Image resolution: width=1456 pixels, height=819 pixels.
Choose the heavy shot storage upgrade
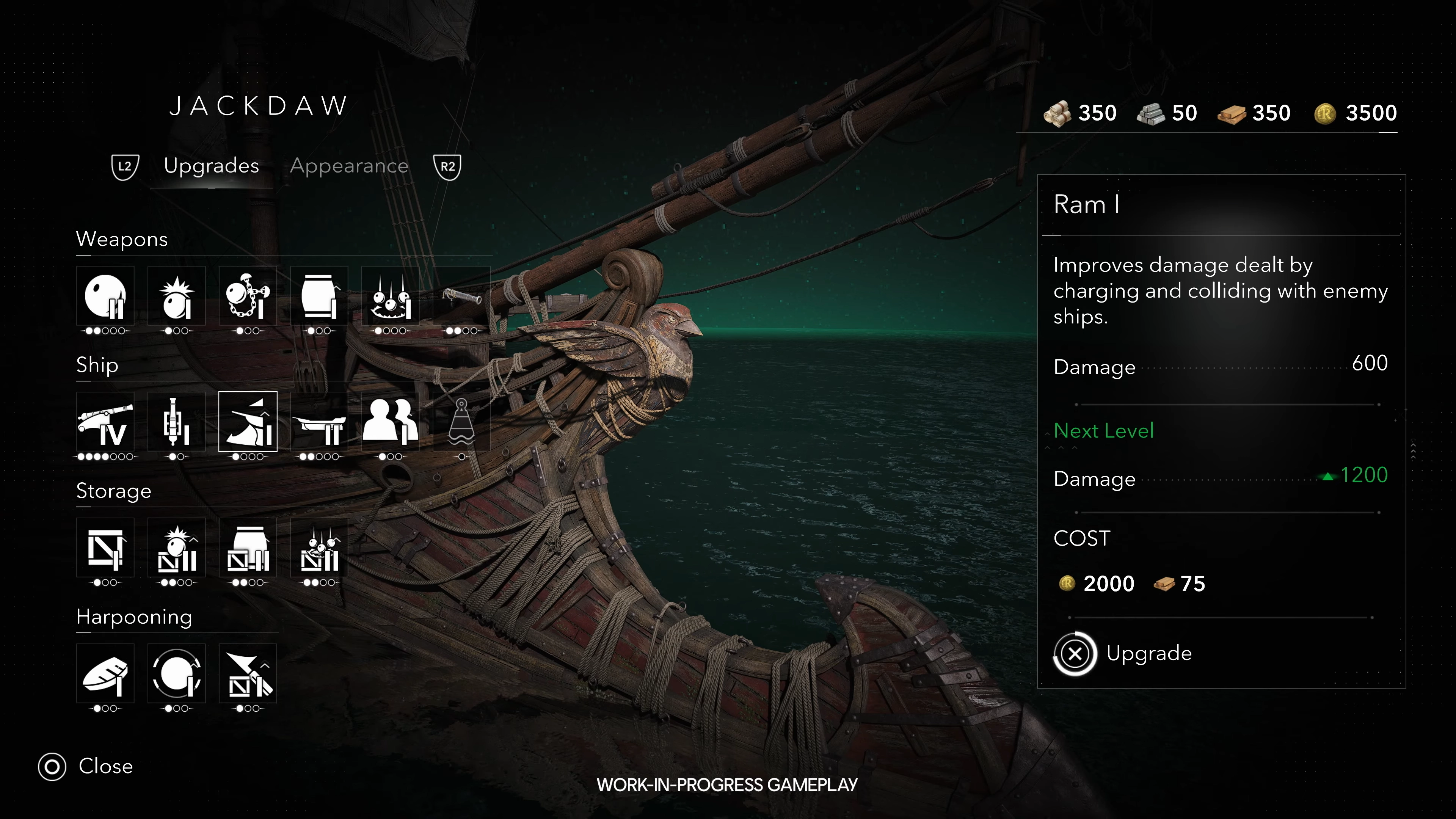click(176, 548)
